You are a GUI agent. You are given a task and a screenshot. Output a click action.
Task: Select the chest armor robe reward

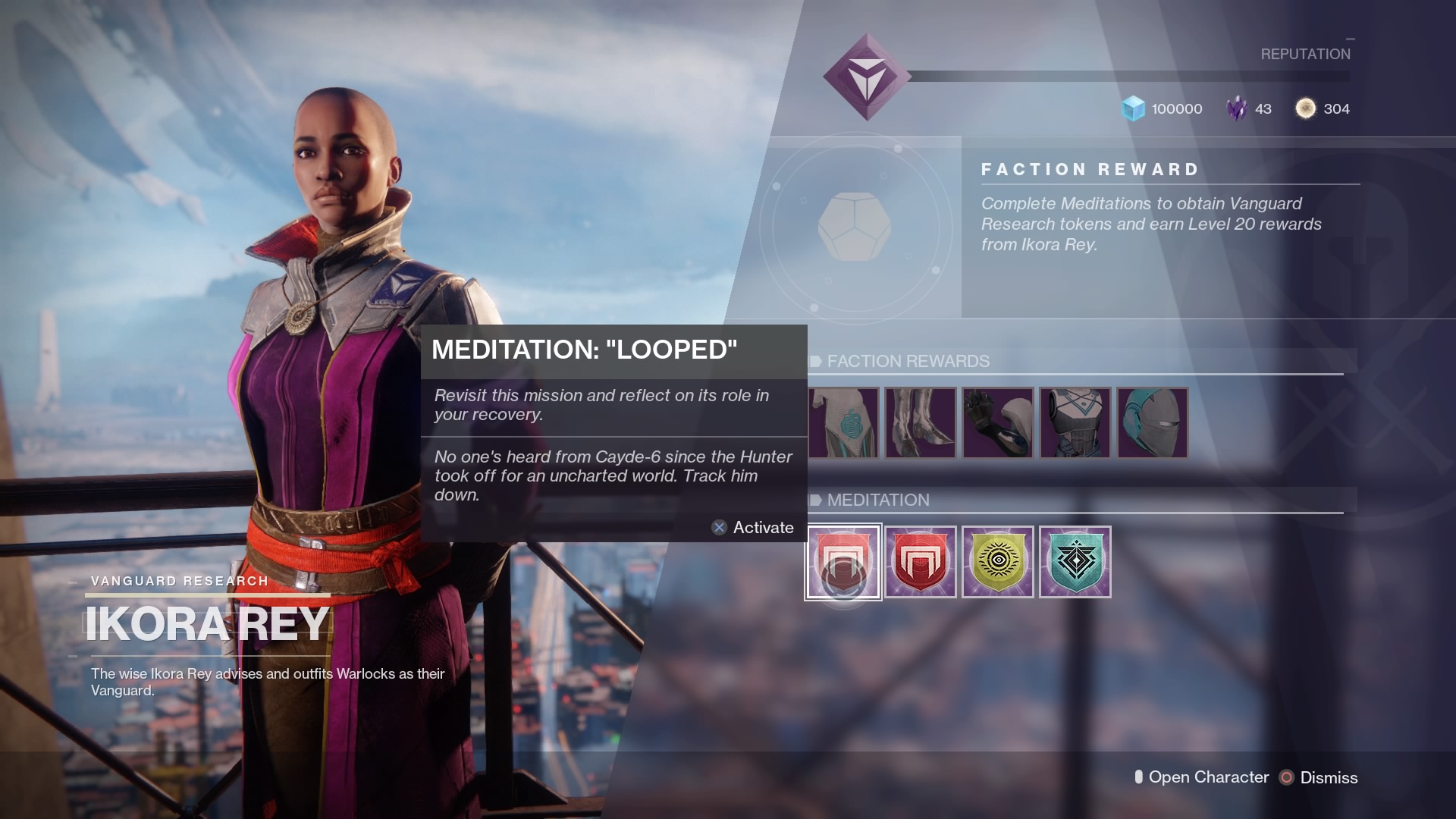(1075, 423)
